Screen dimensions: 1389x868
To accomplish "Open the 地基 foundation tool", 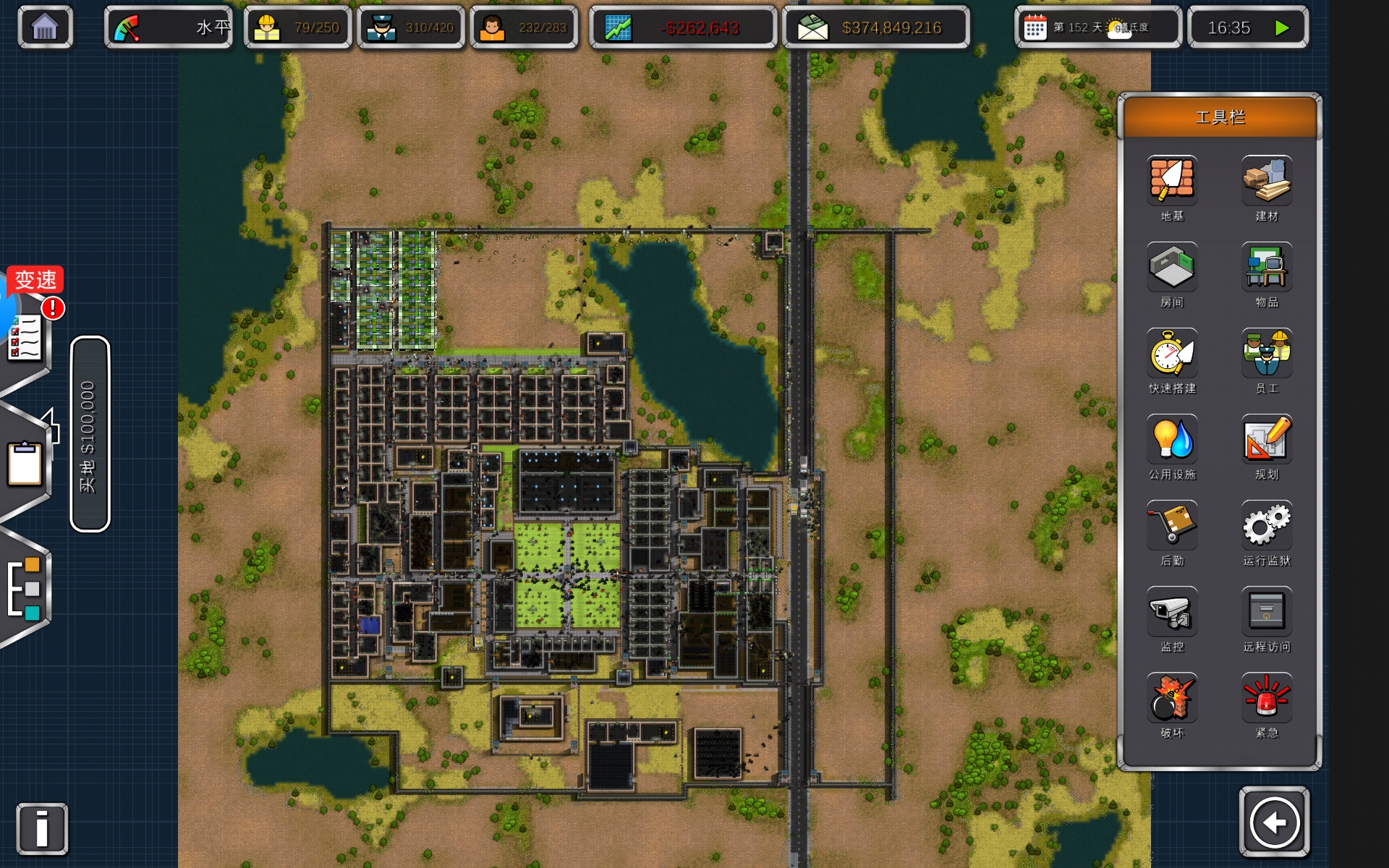I will click(1172, 181).
